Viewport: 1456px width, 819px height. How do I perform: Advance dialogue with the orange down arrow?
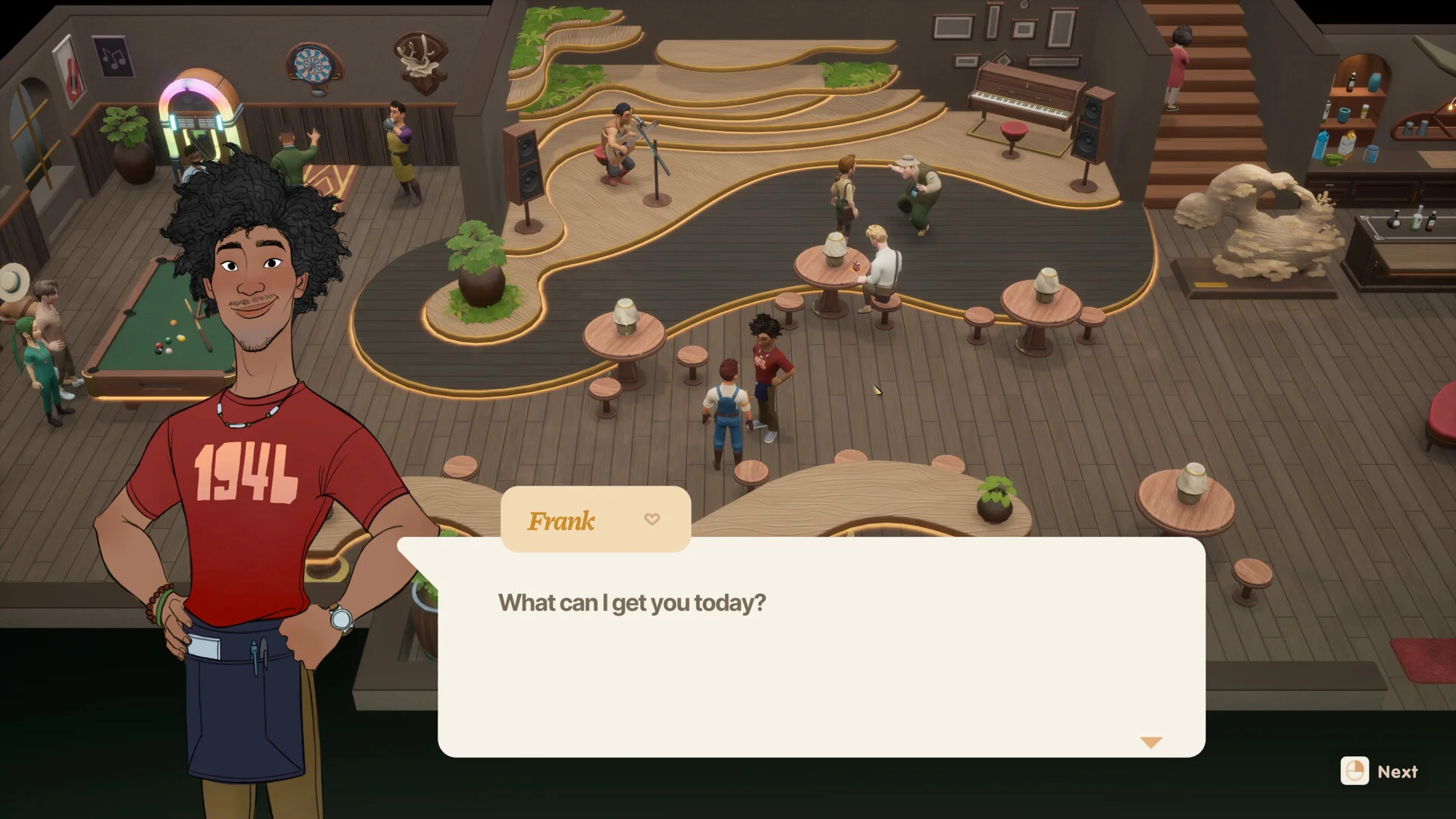[1150, 742]
